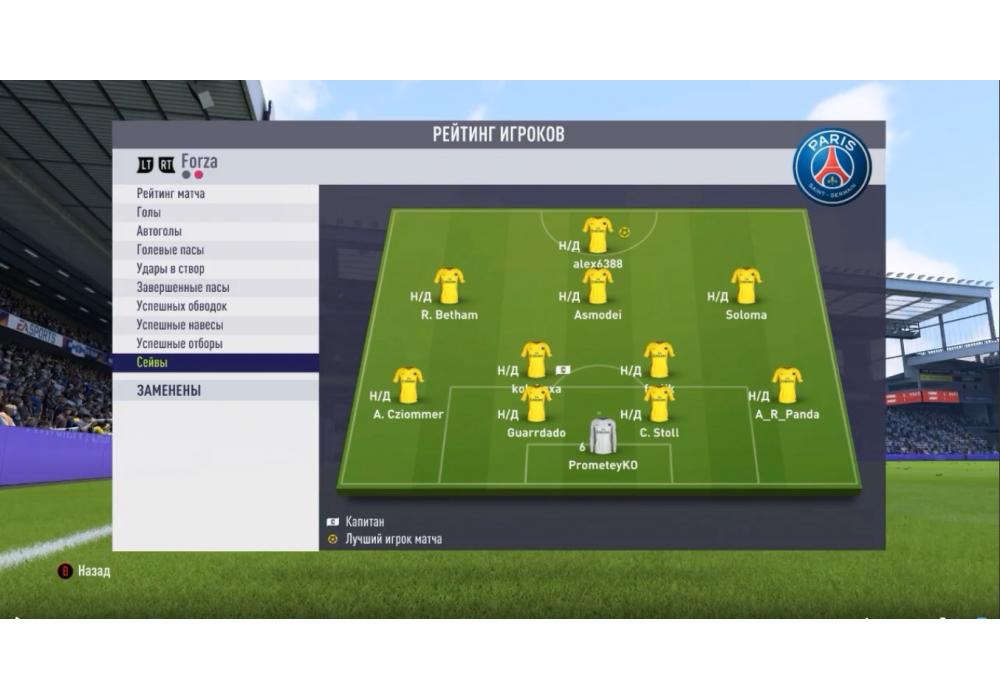This screenshot has height=700, width=1000.
Task: Select striker alex6388 on the pitch
Action: tap(598, 236)
